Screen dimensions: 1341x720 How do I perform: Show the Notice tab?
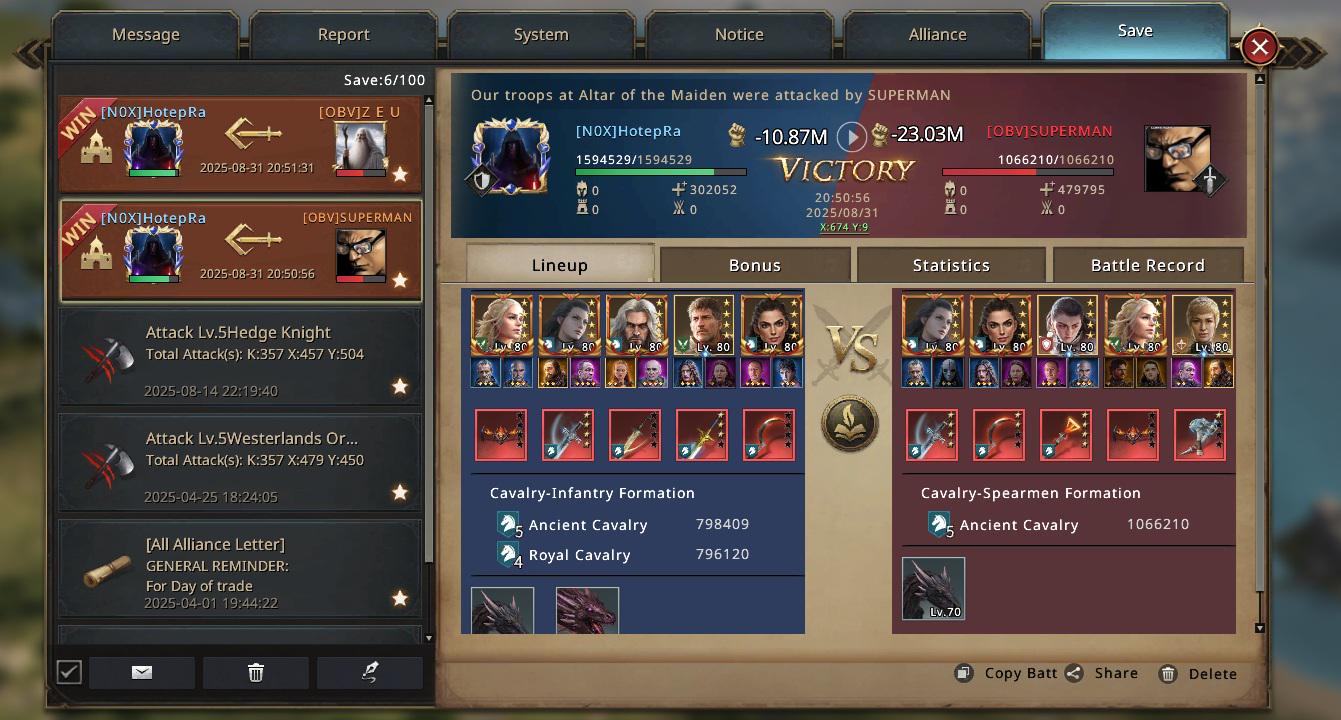coord(739,35)
